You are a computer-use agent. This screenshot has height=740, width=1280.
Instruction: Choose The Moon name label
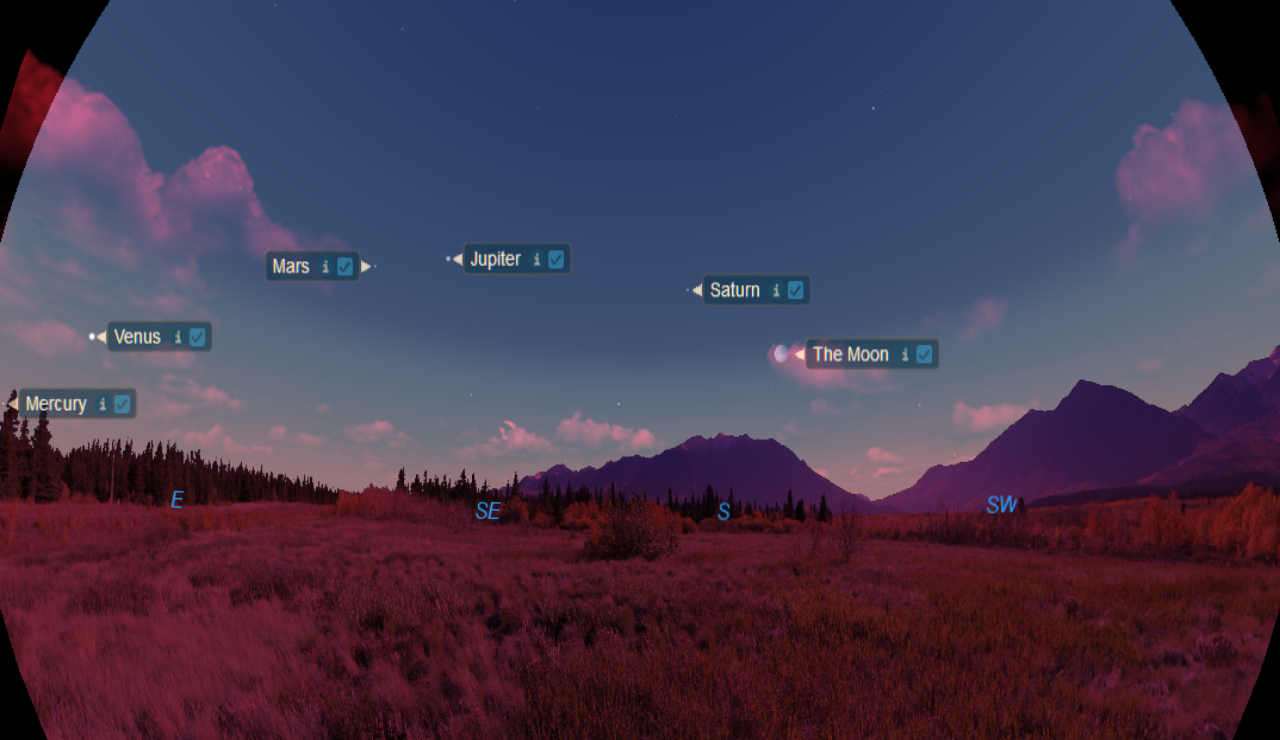tap(850, 355)
